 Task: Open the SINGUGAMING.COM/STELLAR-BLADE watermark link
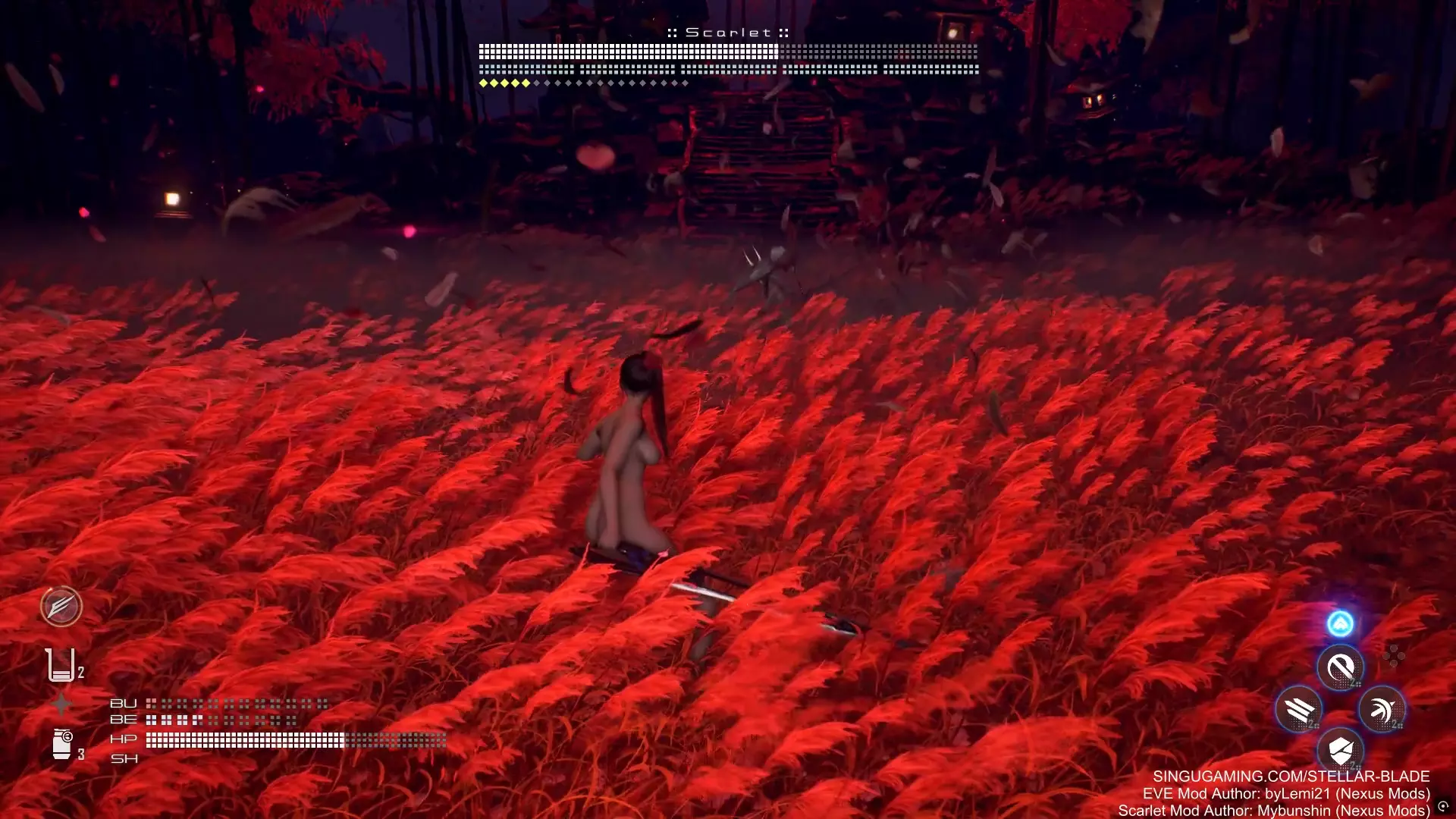1291,777
